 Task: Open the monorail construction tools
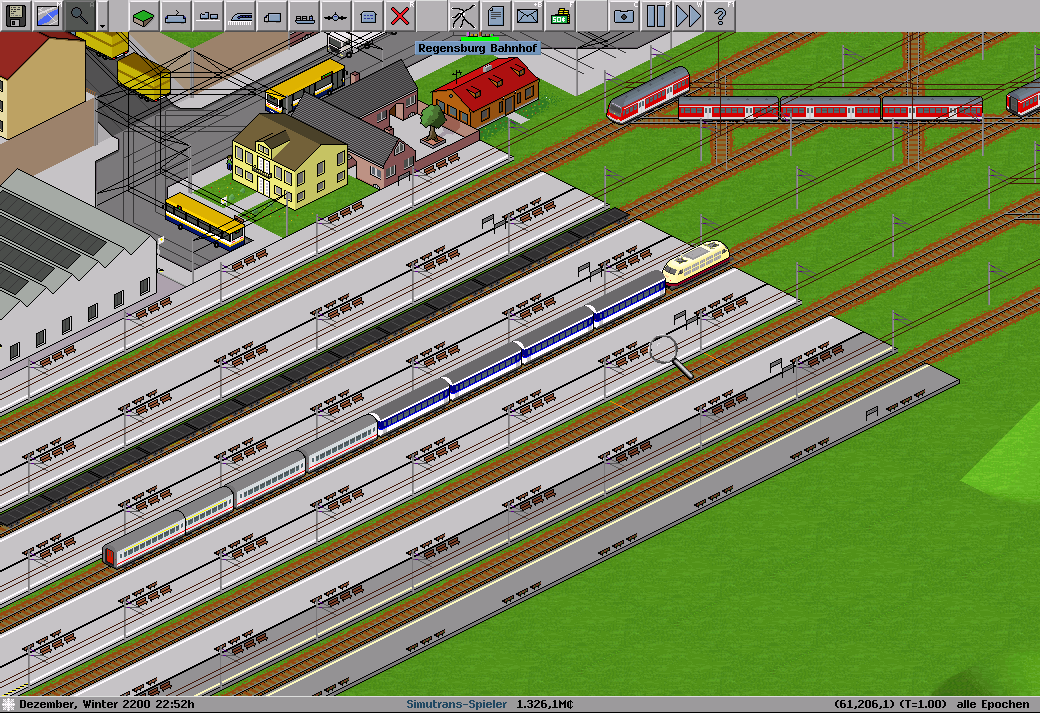pyautogui.click(x=176, y=15)
